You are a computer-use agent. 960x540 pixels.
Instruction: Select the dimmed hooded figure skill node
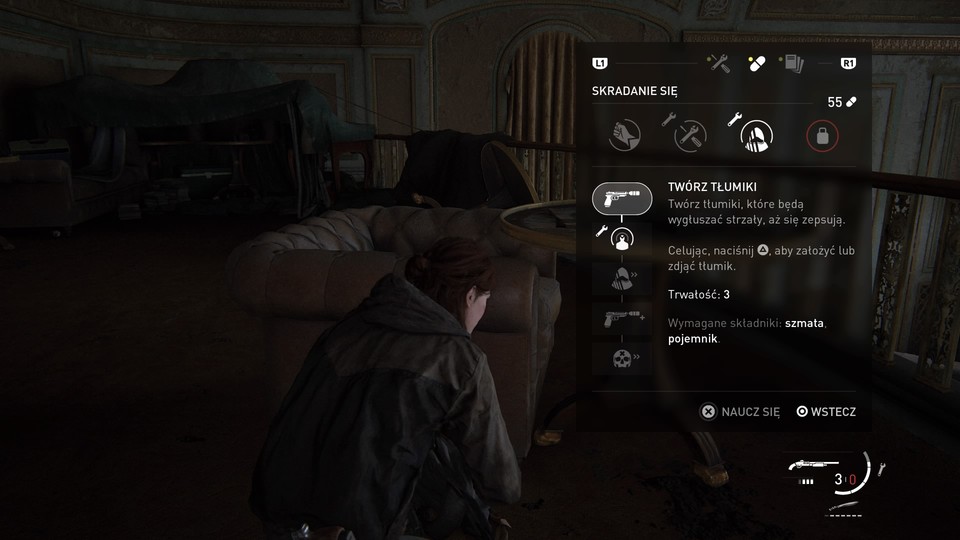pyautogui.click(x=622, y=280)
